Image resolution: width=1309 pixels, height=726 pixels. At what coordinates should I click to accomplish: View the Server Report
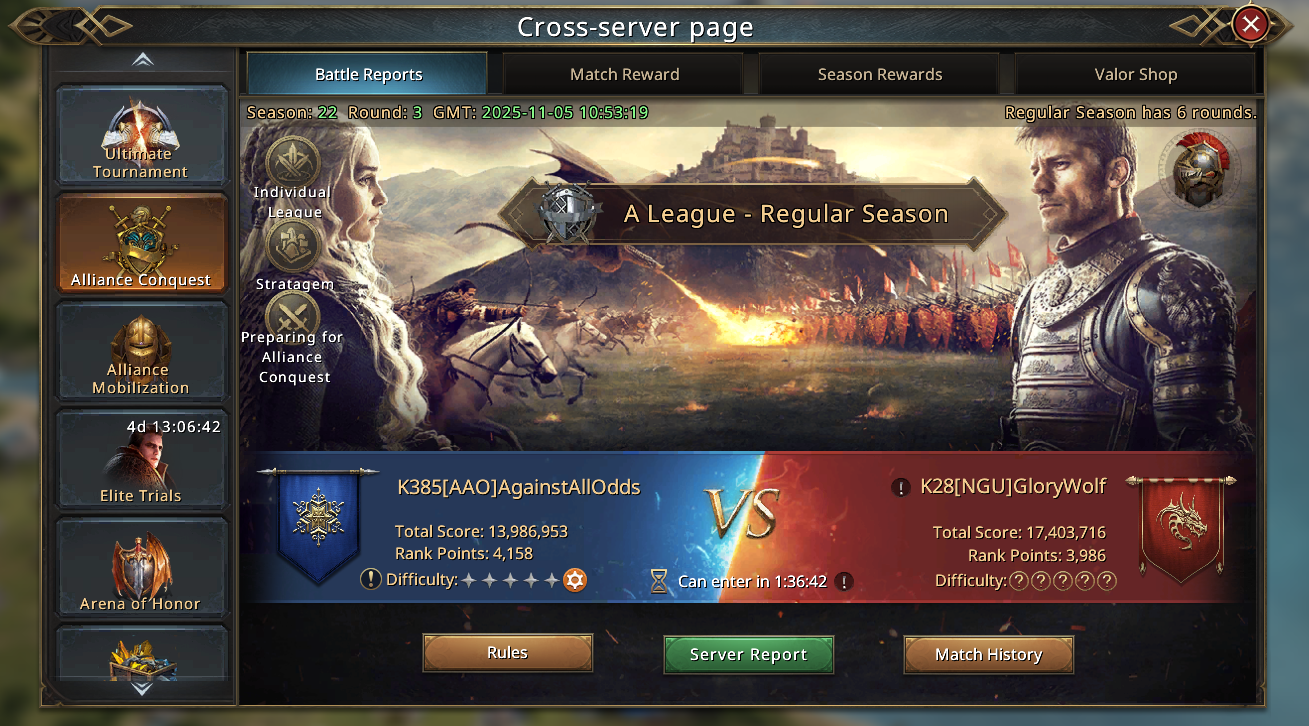coord(748,655)
